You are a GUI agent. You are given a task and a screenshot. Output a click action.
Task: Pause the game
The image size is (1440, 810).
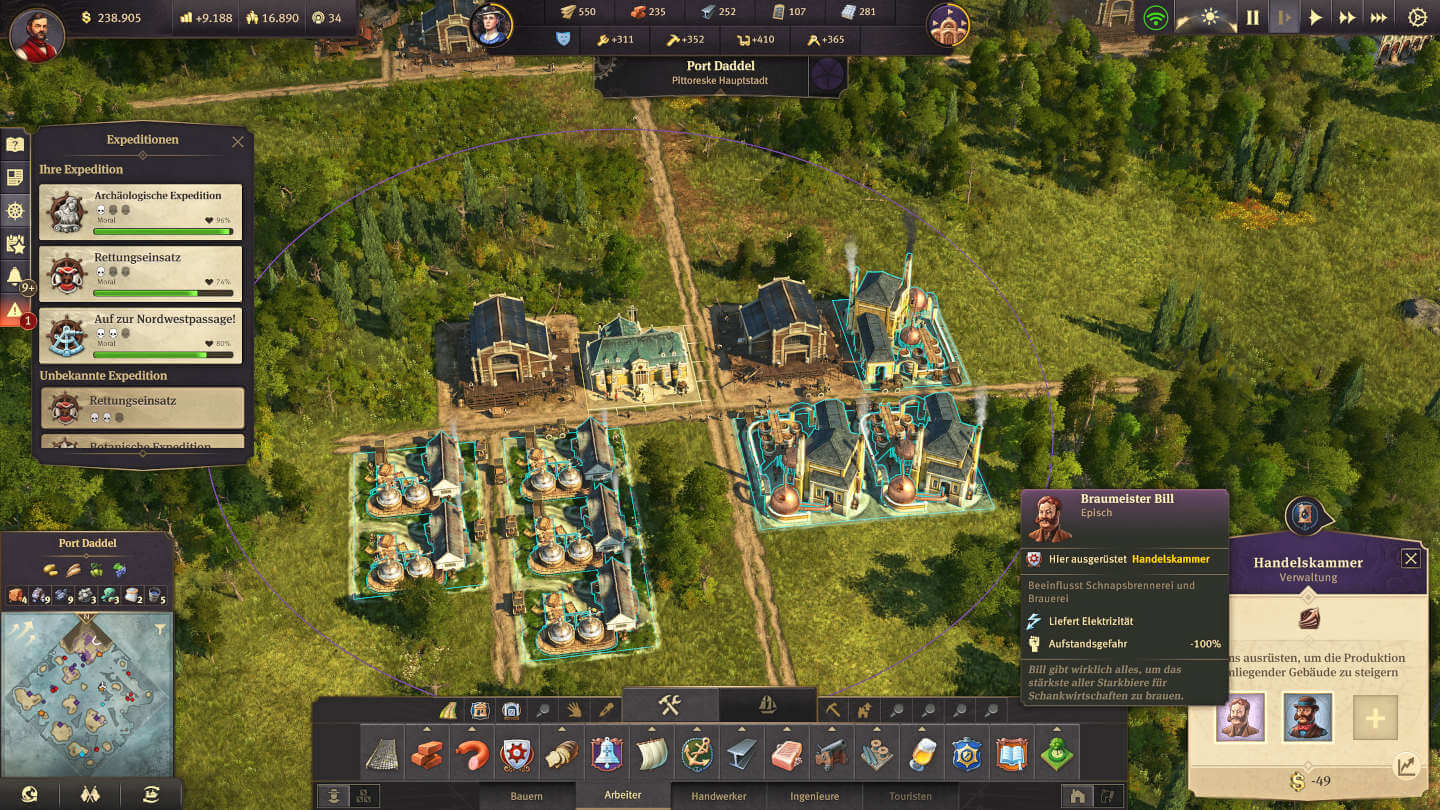click(1252, 18)
